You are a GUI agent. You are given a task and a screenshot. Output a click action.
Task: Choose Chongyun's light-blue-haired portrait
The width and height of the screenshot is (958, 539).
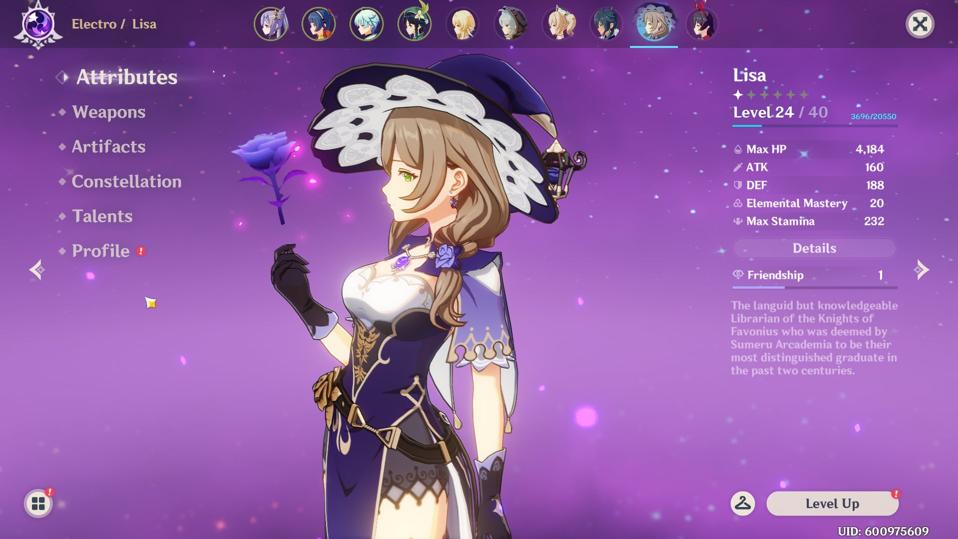[x=367, y=24]
